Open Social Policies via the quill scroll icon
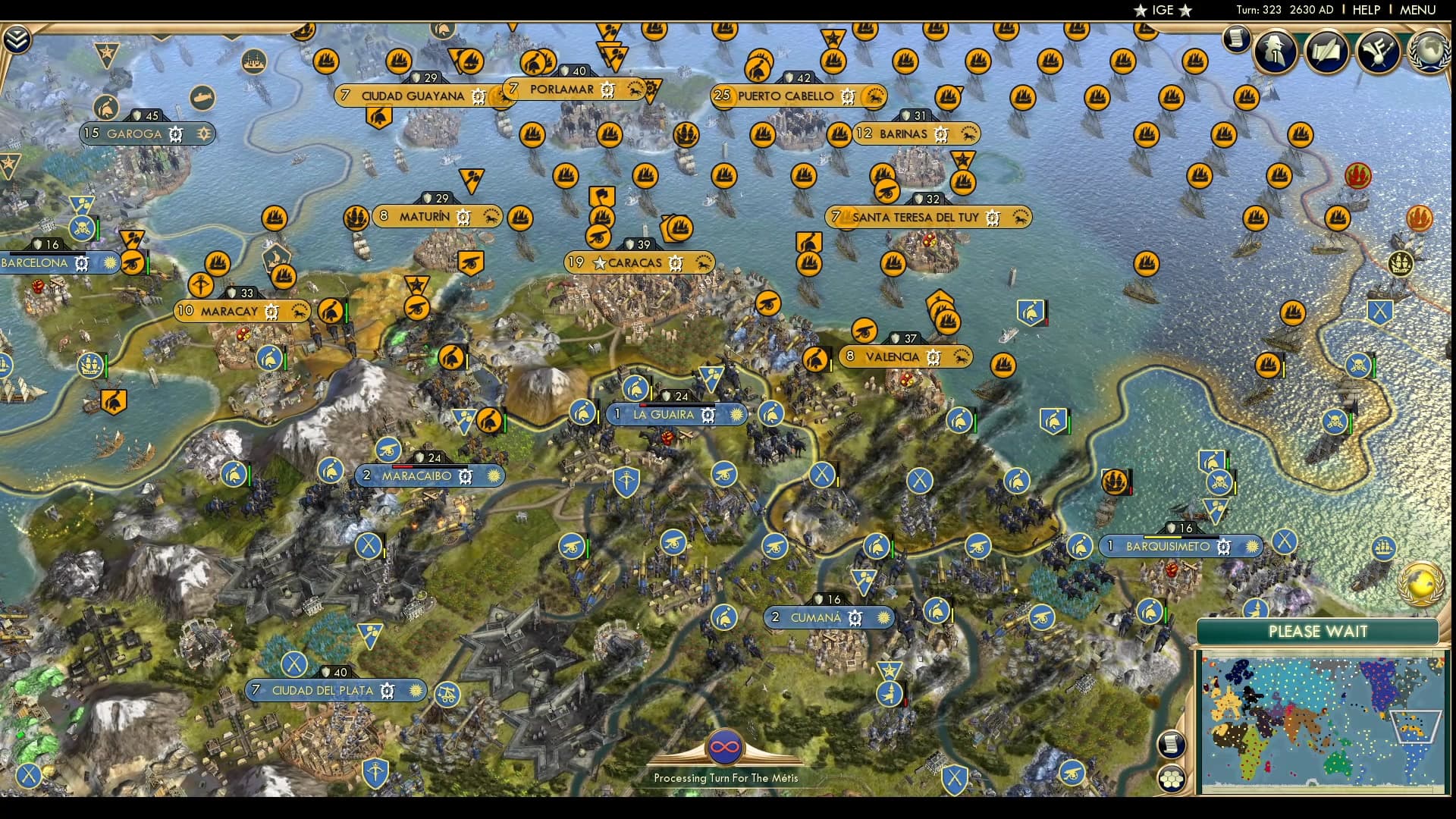Image resolution: width=1456 pixels, height=819 pixels. coord(1327,52)
